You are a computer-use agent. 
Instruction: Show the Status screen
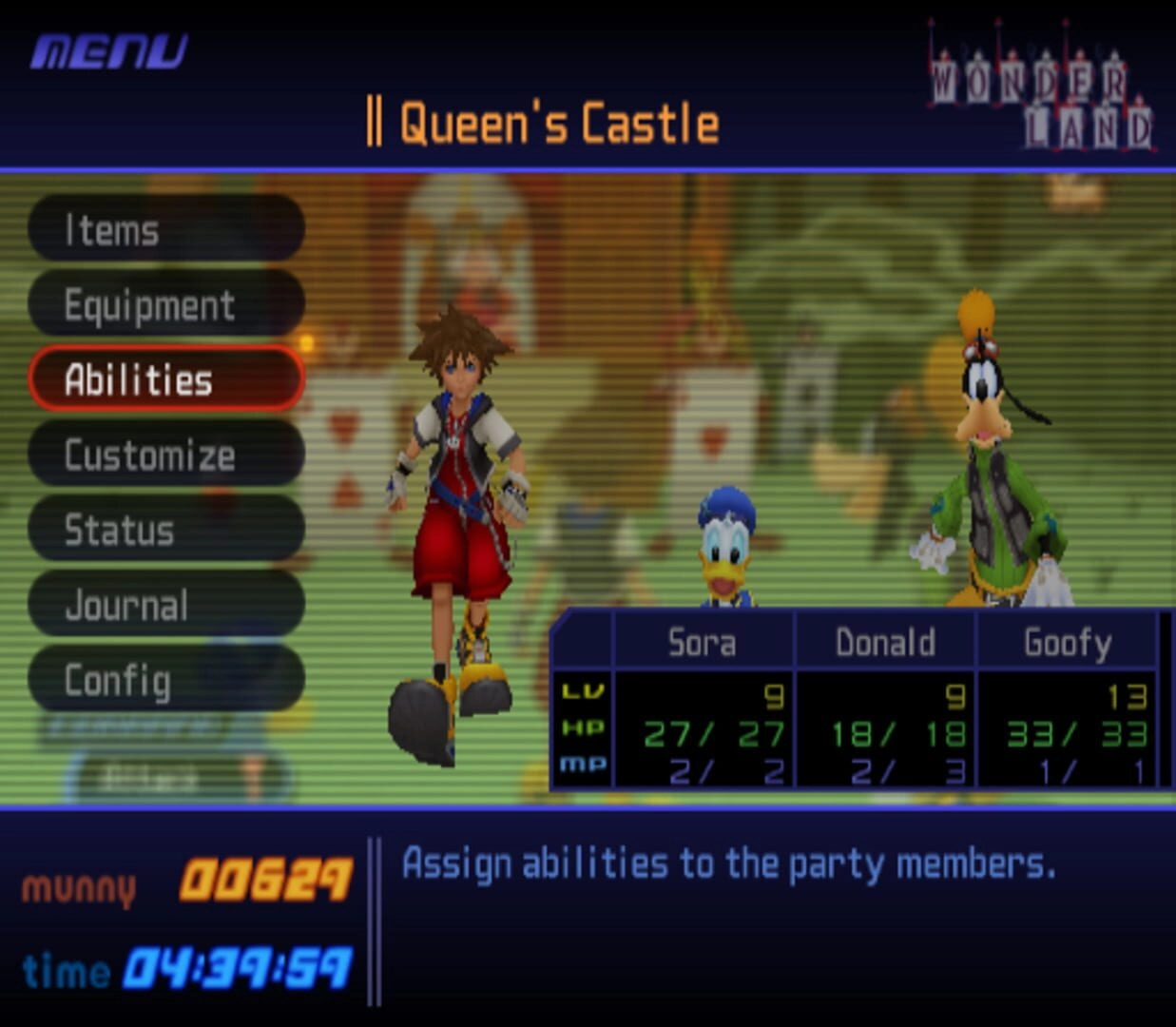point(166,530)
